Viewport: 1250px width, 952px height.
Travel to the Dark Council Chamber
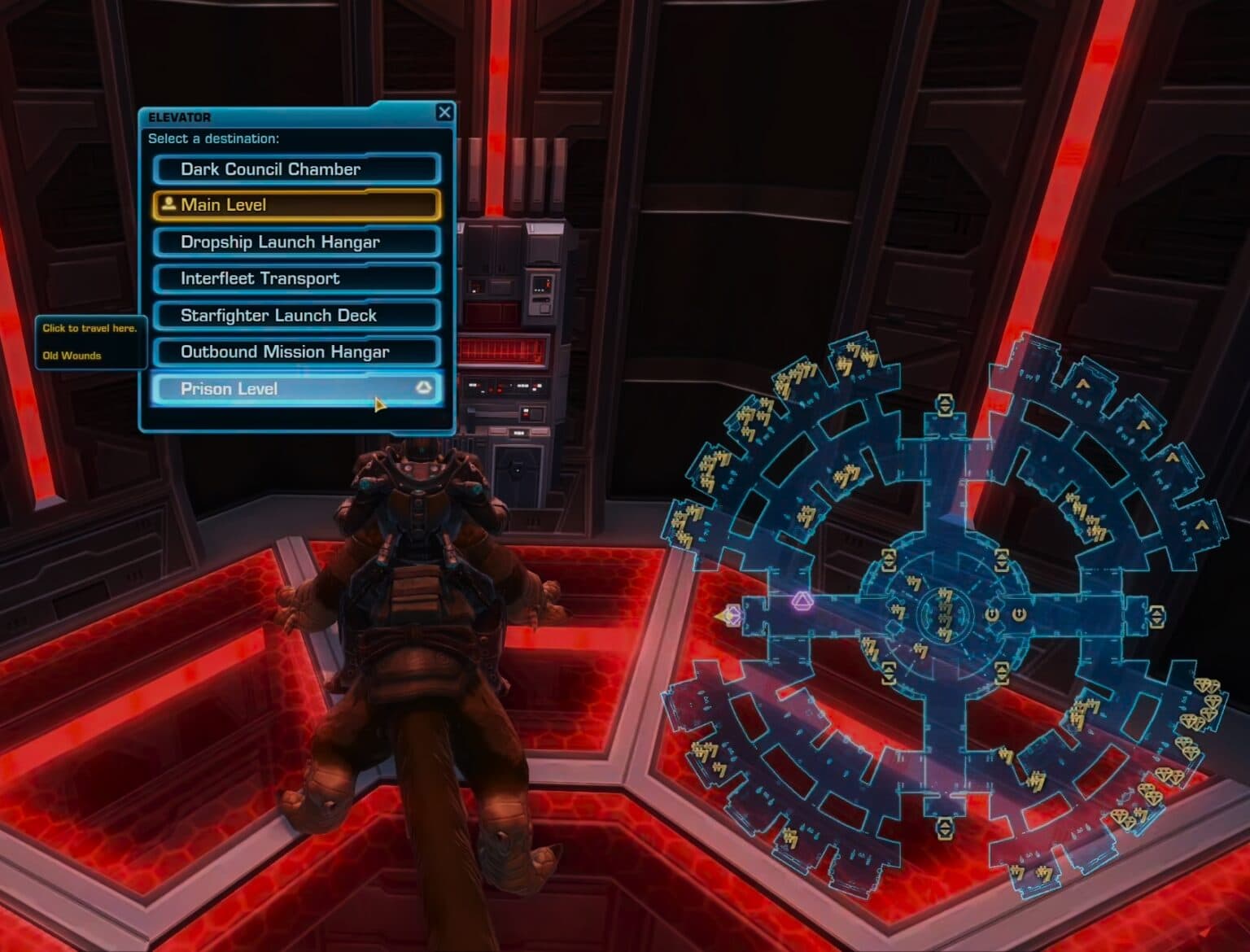295,168
